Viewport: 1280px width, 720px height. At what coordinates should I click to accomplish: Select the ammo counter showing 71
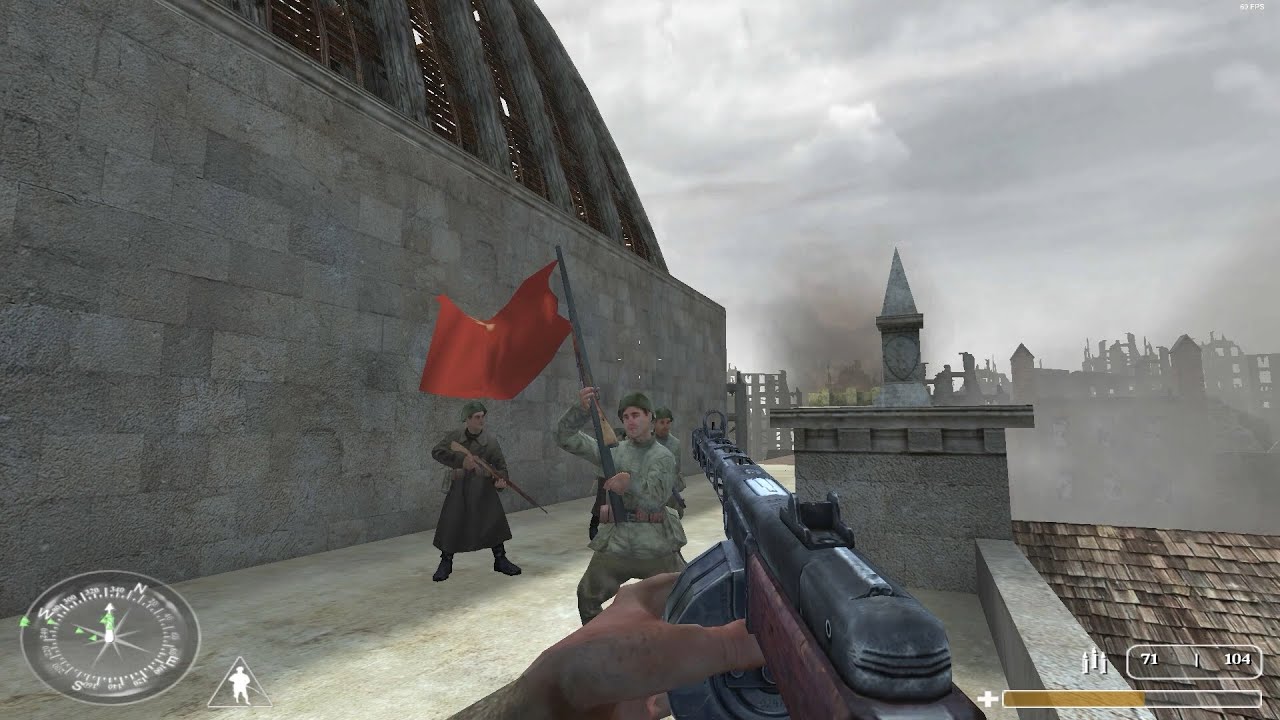(1150, 660)
